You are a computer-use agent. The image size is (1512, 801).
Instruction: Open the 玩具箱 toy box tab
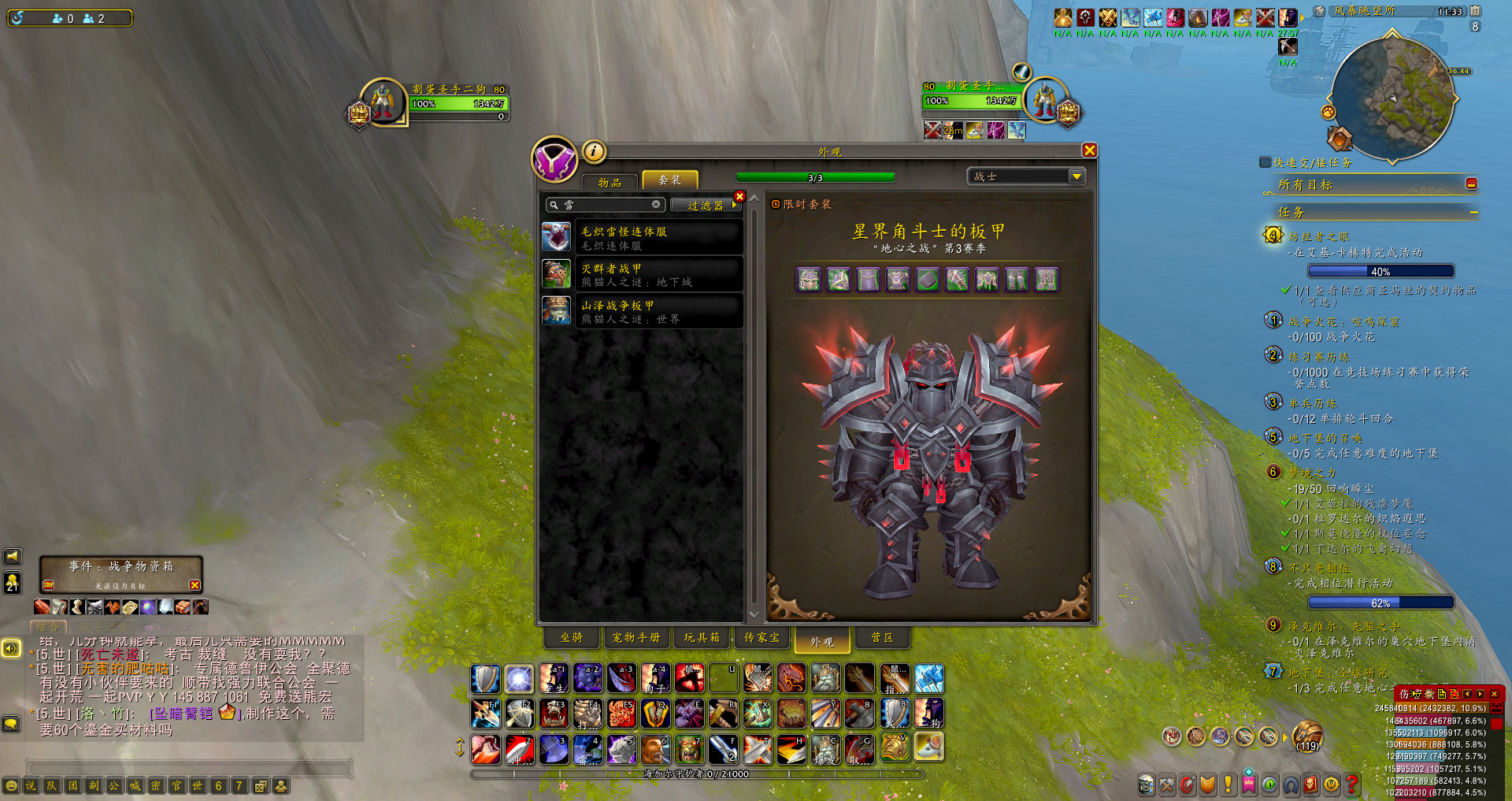click(701, 638)
